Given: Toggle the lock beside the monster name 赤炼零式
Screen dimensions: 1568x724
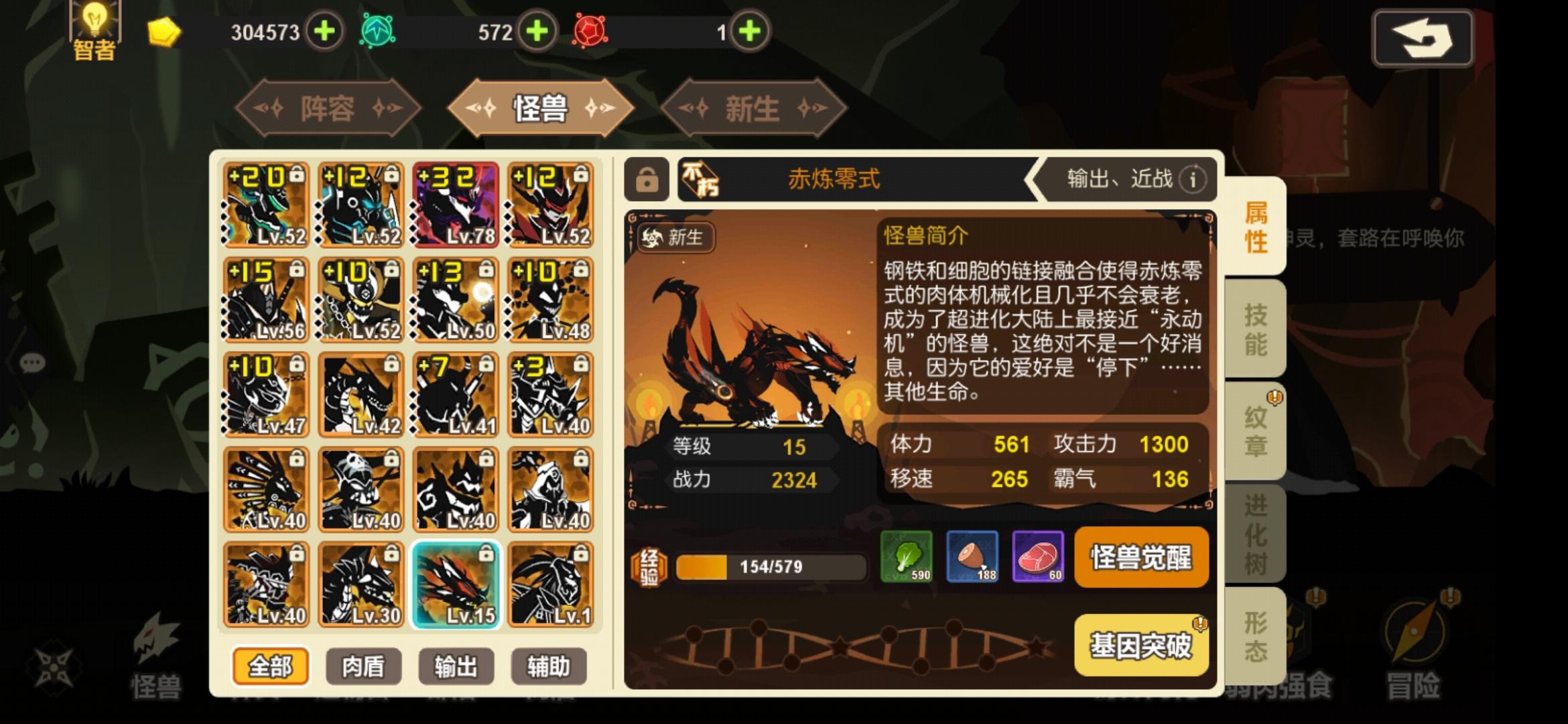Looking at the screenshot, I should (x=646, y=180).
